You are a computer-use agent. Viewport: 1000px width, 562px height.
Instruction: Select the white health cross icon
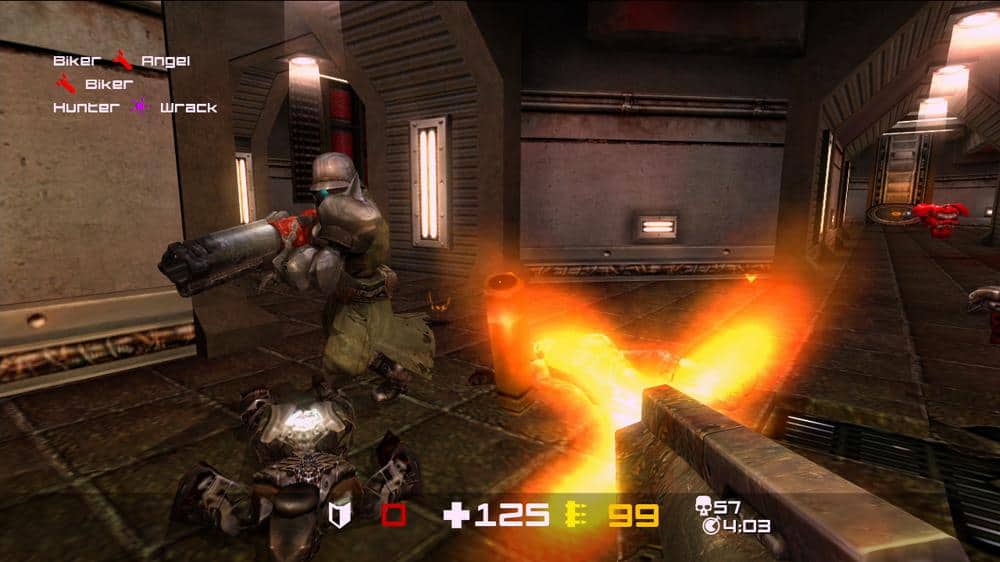click(456, 515)
